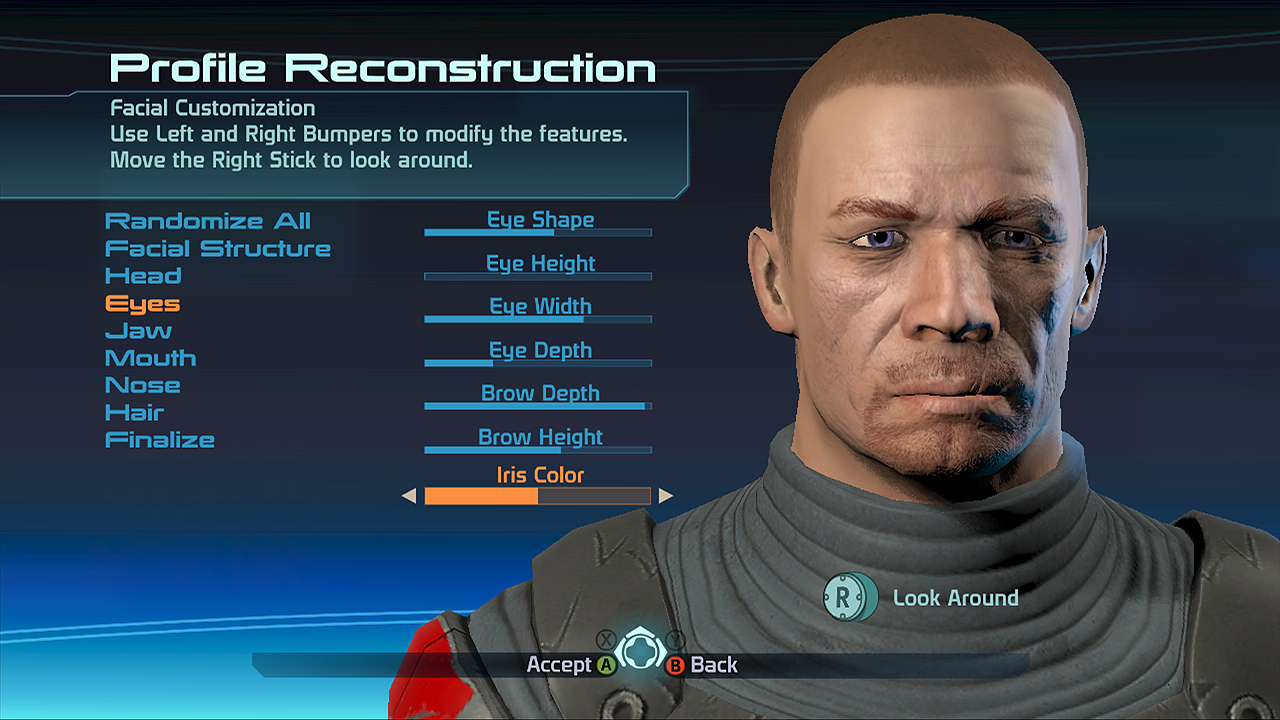This screenshot has height=720, width=1280.
Task: Choose the Hair category
Action: (134, 412)
